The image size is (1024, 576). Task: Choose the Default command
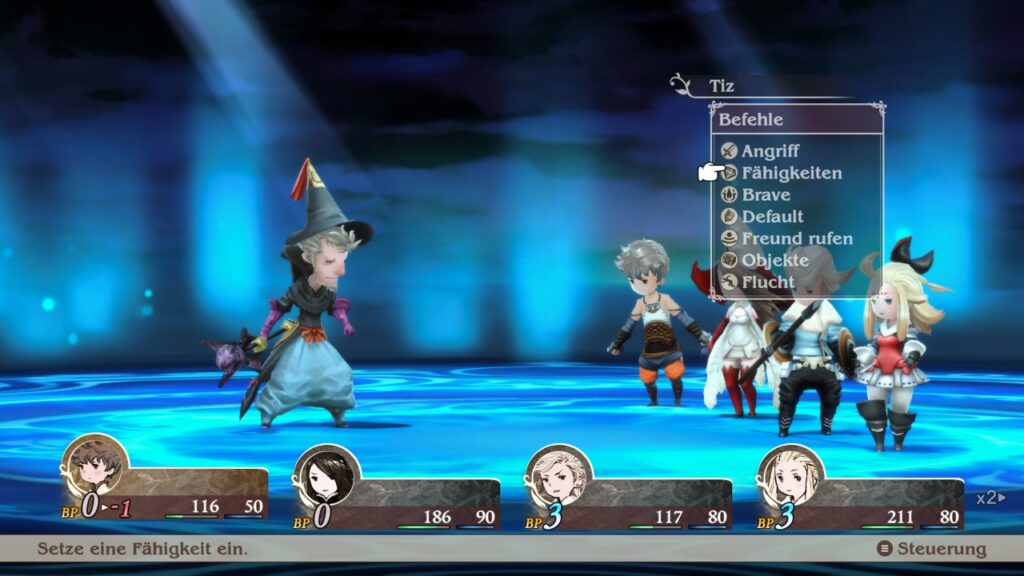pos(772,217)
